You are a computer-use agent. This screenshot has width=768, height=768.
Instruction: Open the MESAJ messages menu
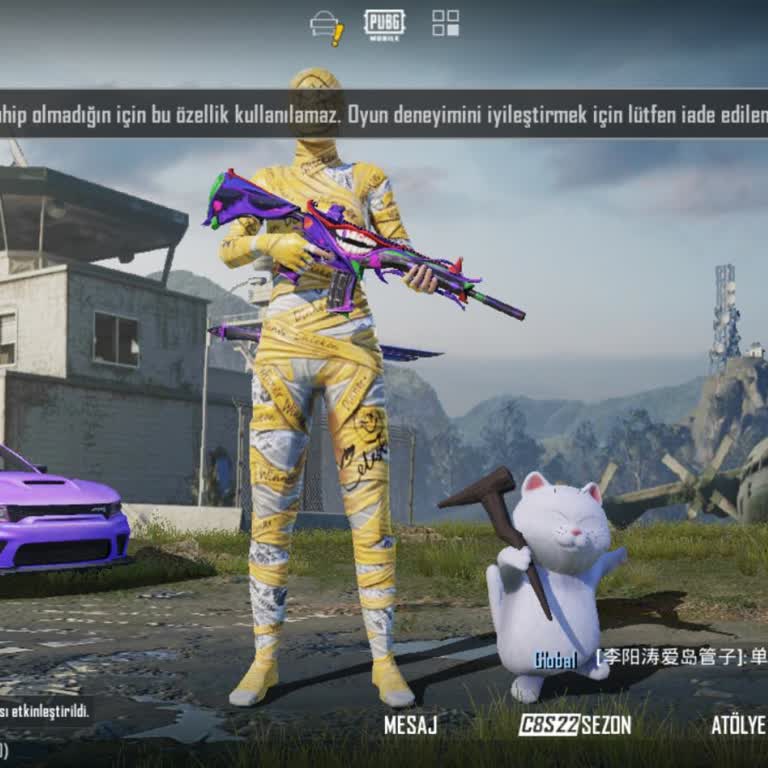click(x=410, y=725)
